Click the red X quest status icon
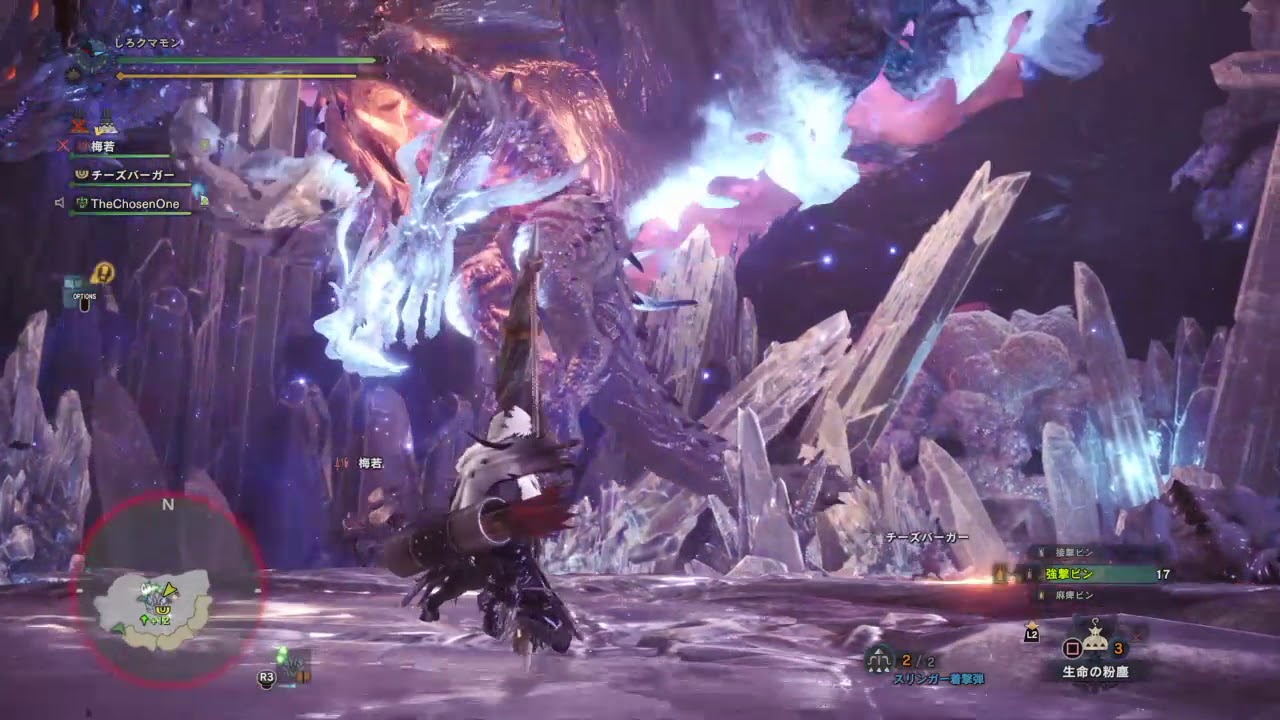Viewport: 1280px width, 720px height. pos(78,127)
